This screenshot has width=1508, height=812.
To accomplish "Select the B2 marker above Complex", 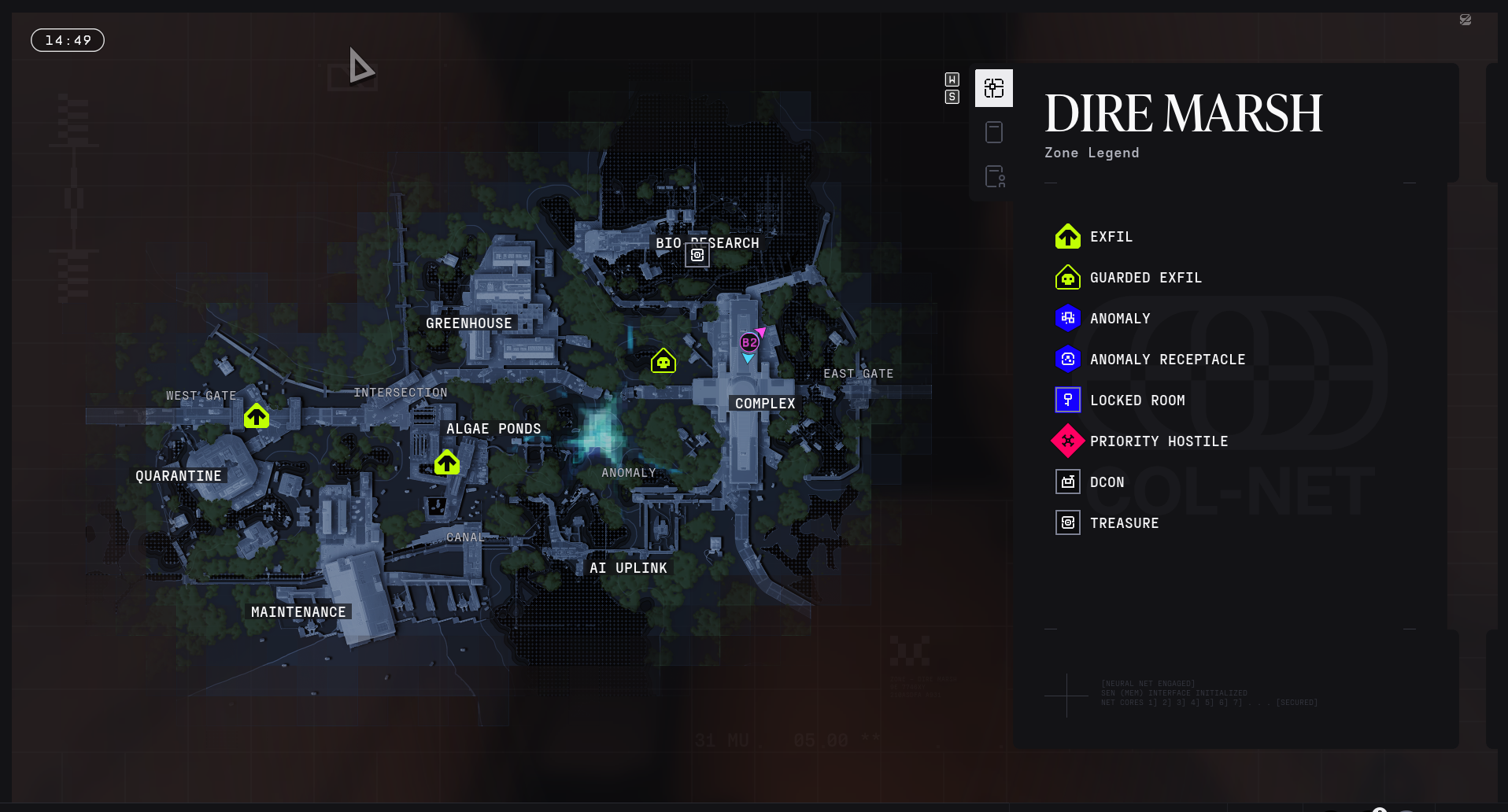I will 749,342.
